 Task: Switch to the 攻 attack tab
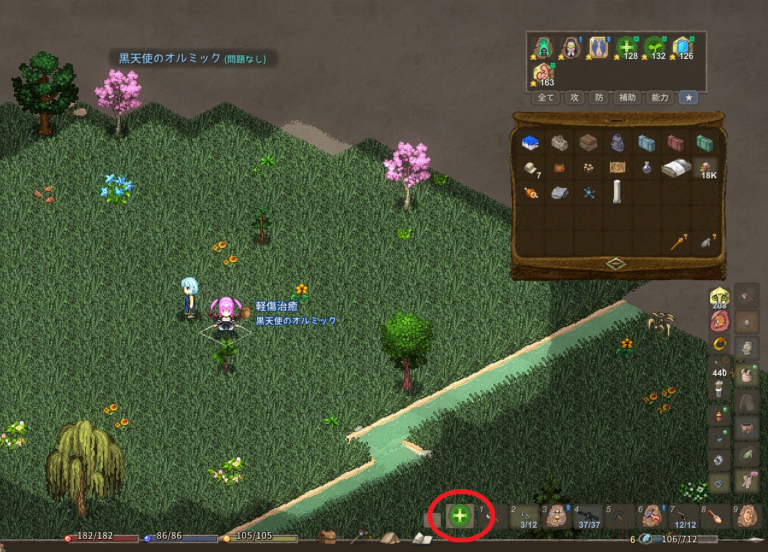click(574, 98)
